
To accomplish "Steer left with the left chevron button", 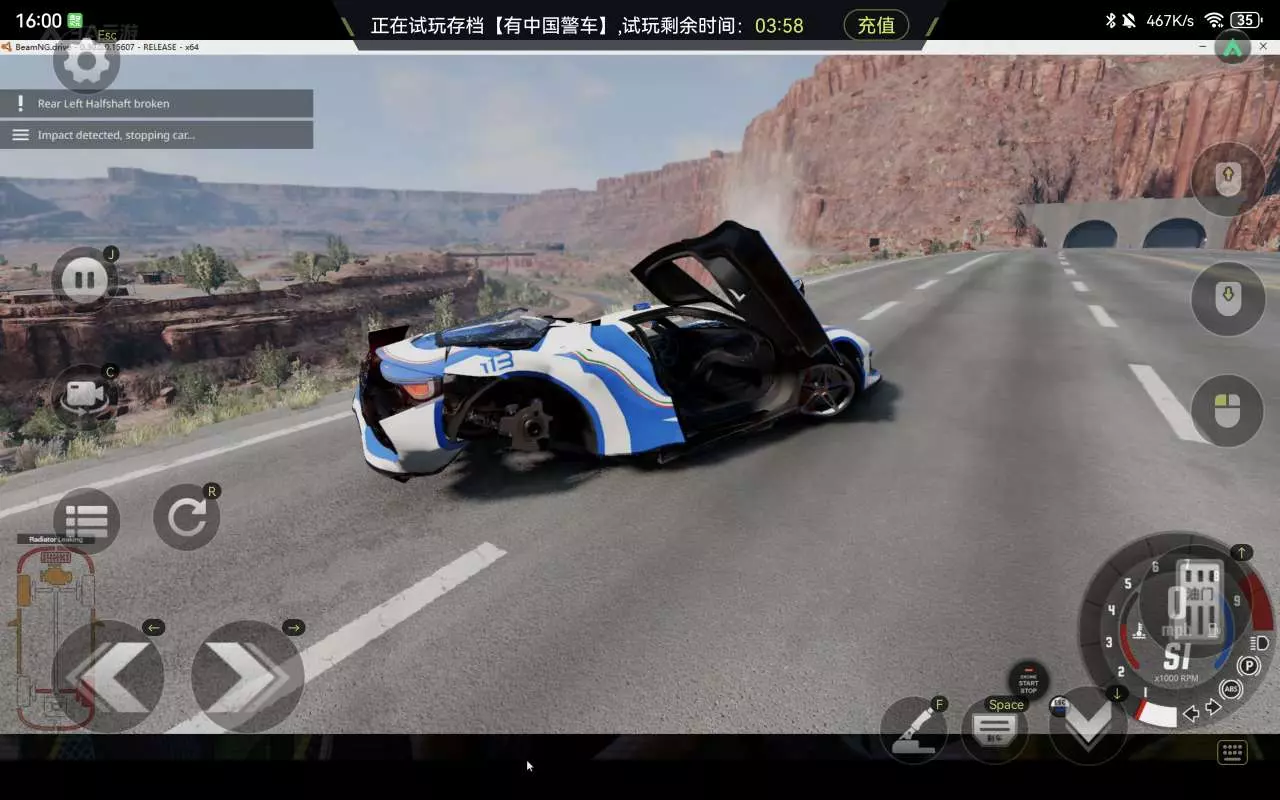I will click(x=108, y=676).
